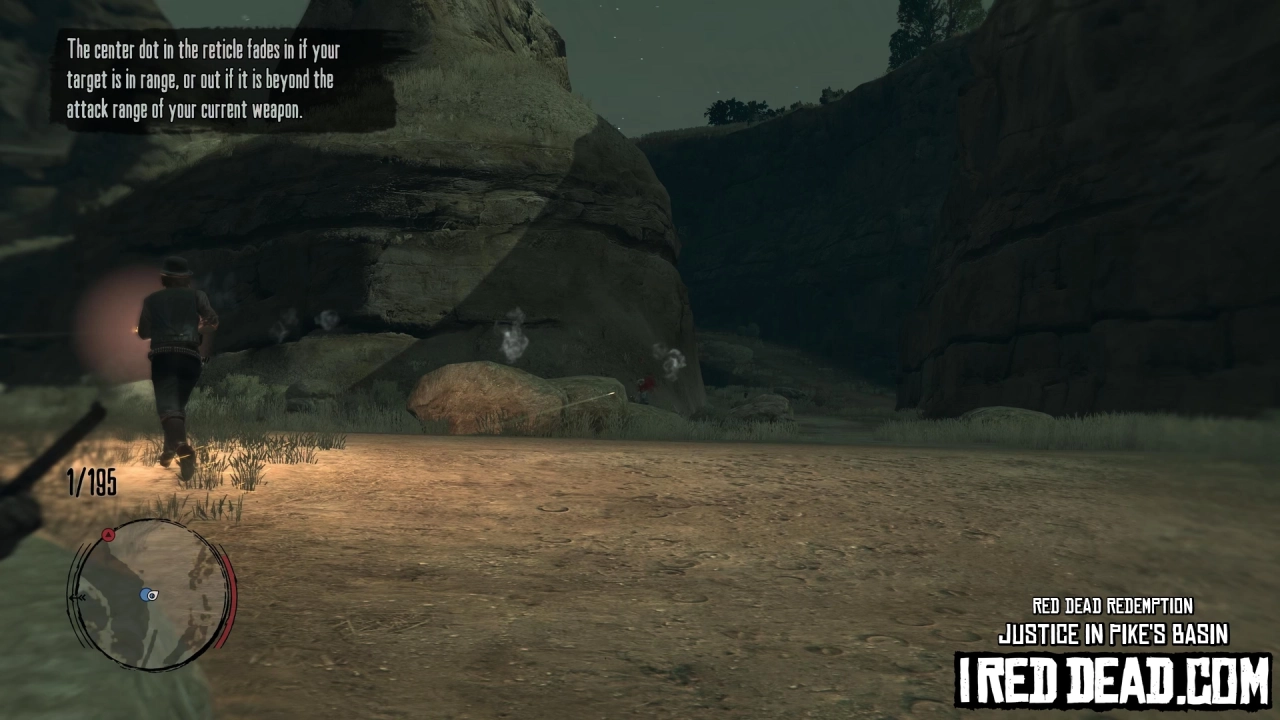Click the double-chevron arrows on the minimap rim
This screenshot has width=1280, height=720.
tap(81, 597)
